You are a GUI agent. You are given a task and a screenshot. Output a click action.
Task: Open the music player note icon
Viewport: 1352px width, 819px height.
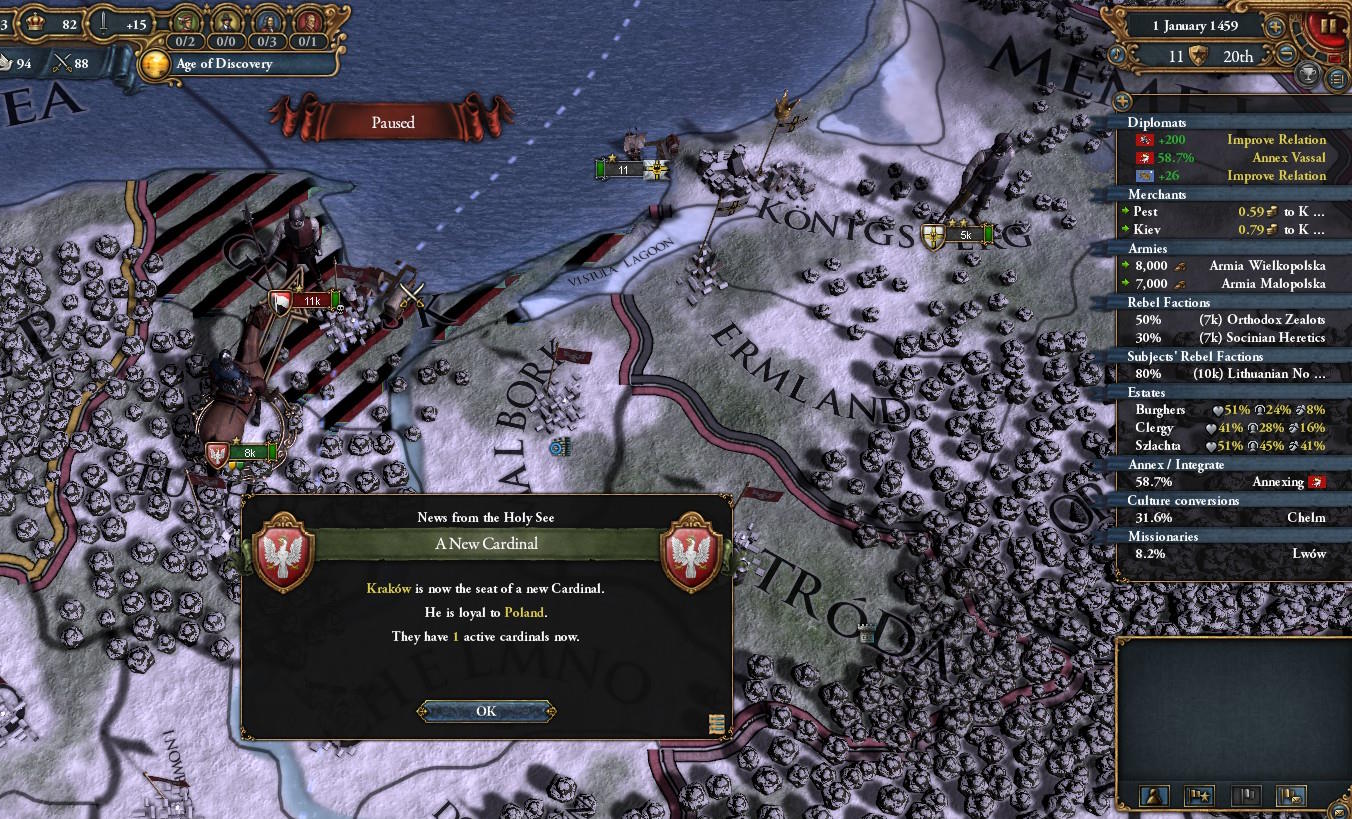1116,54
